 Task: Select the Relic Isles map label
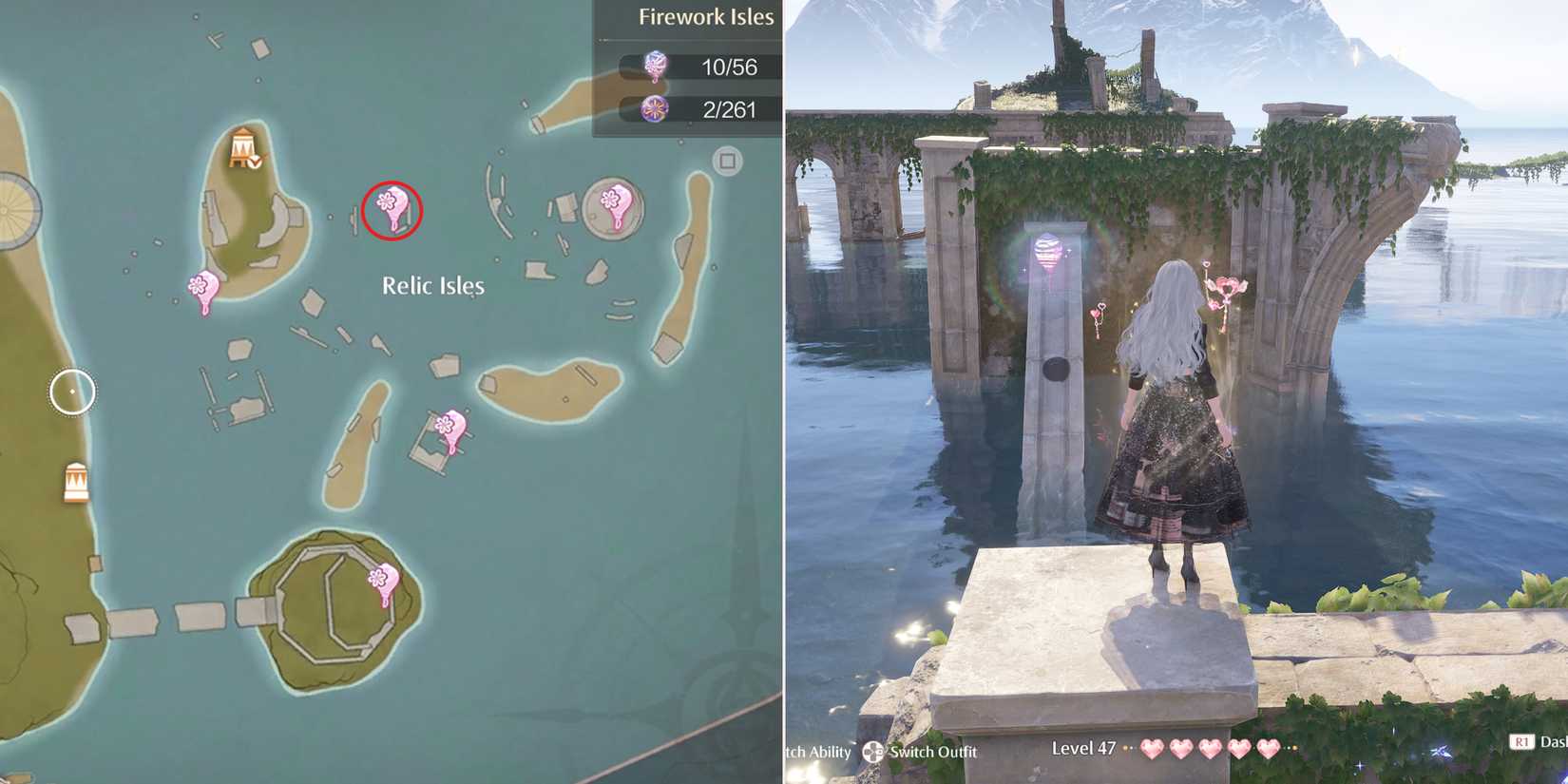432,284
